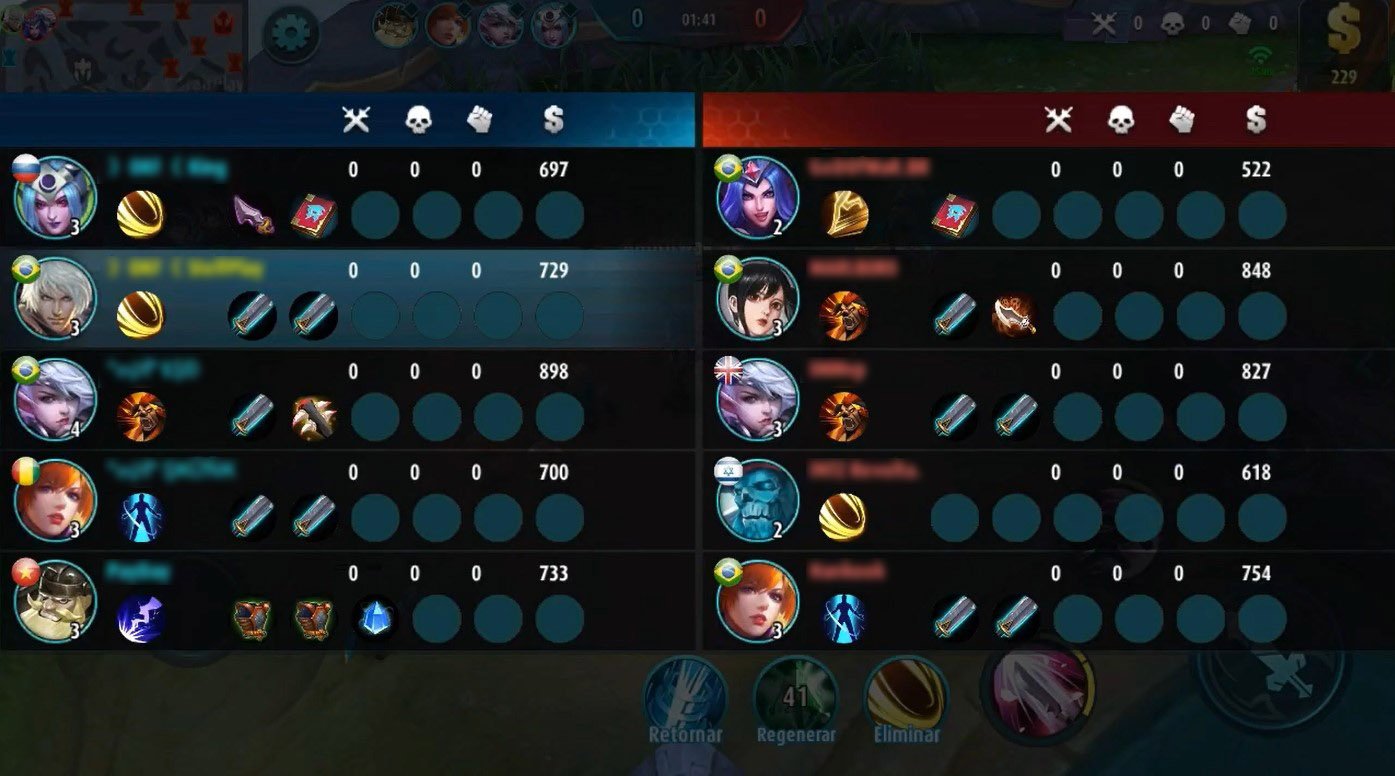1395x776 pixels.
Task: Pick the black-haired woman hero portrait
Action: (759, 299)
